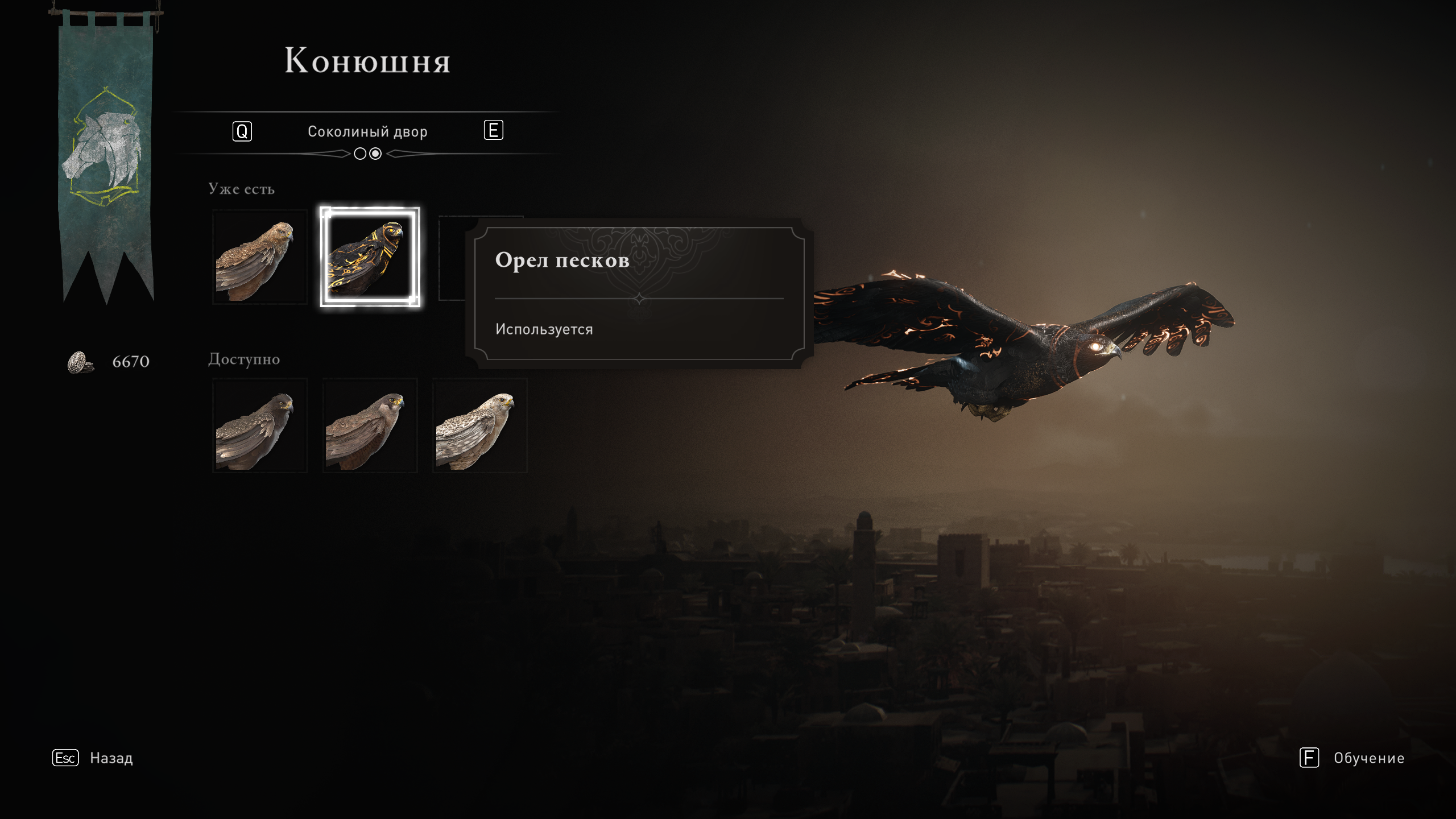
Task: Switch to the first page dot
Action: coord(360,154)
